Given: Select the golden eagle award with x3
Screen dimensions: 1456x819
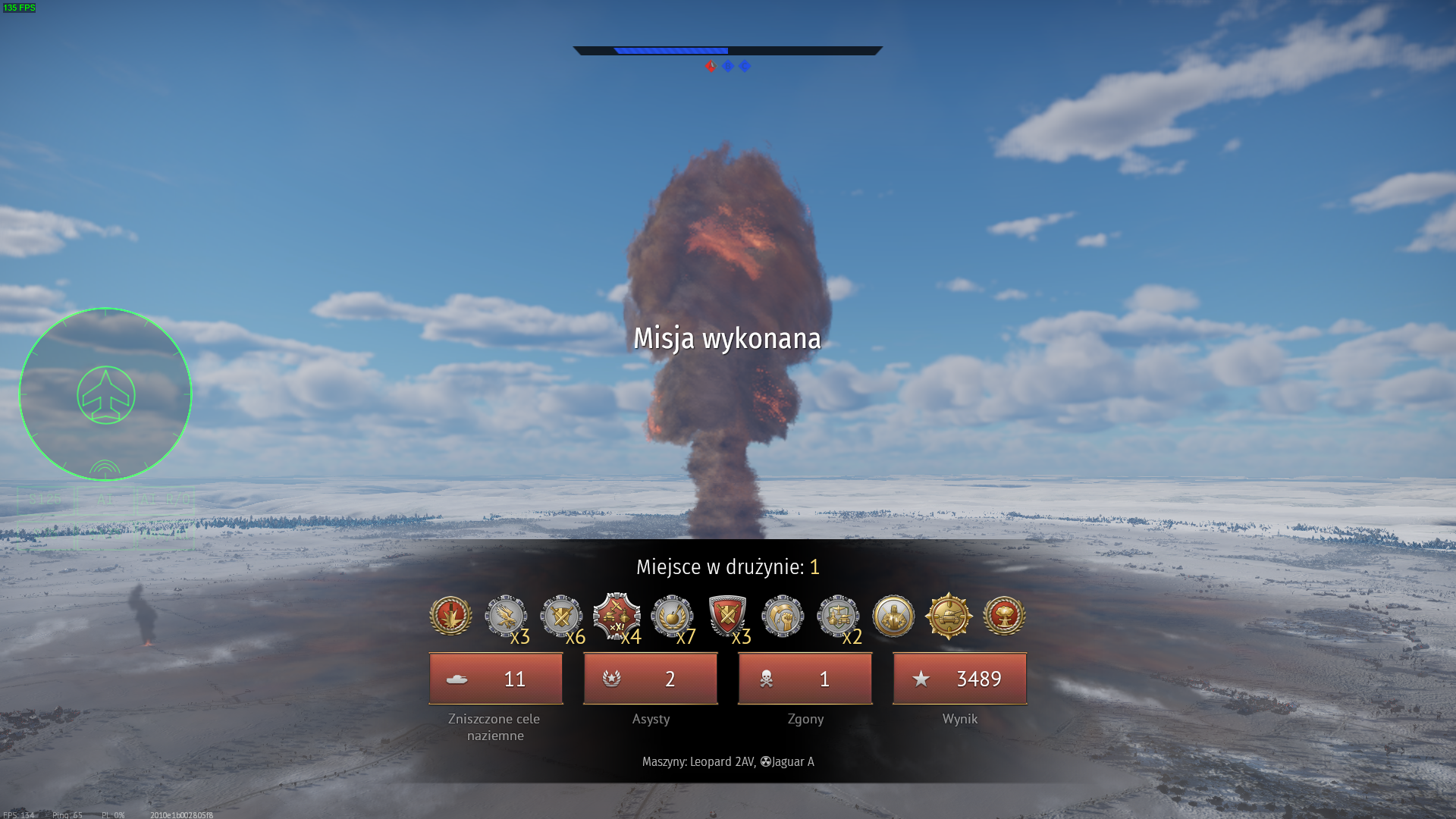Looking at the screenshot, I should coord(506,615).
